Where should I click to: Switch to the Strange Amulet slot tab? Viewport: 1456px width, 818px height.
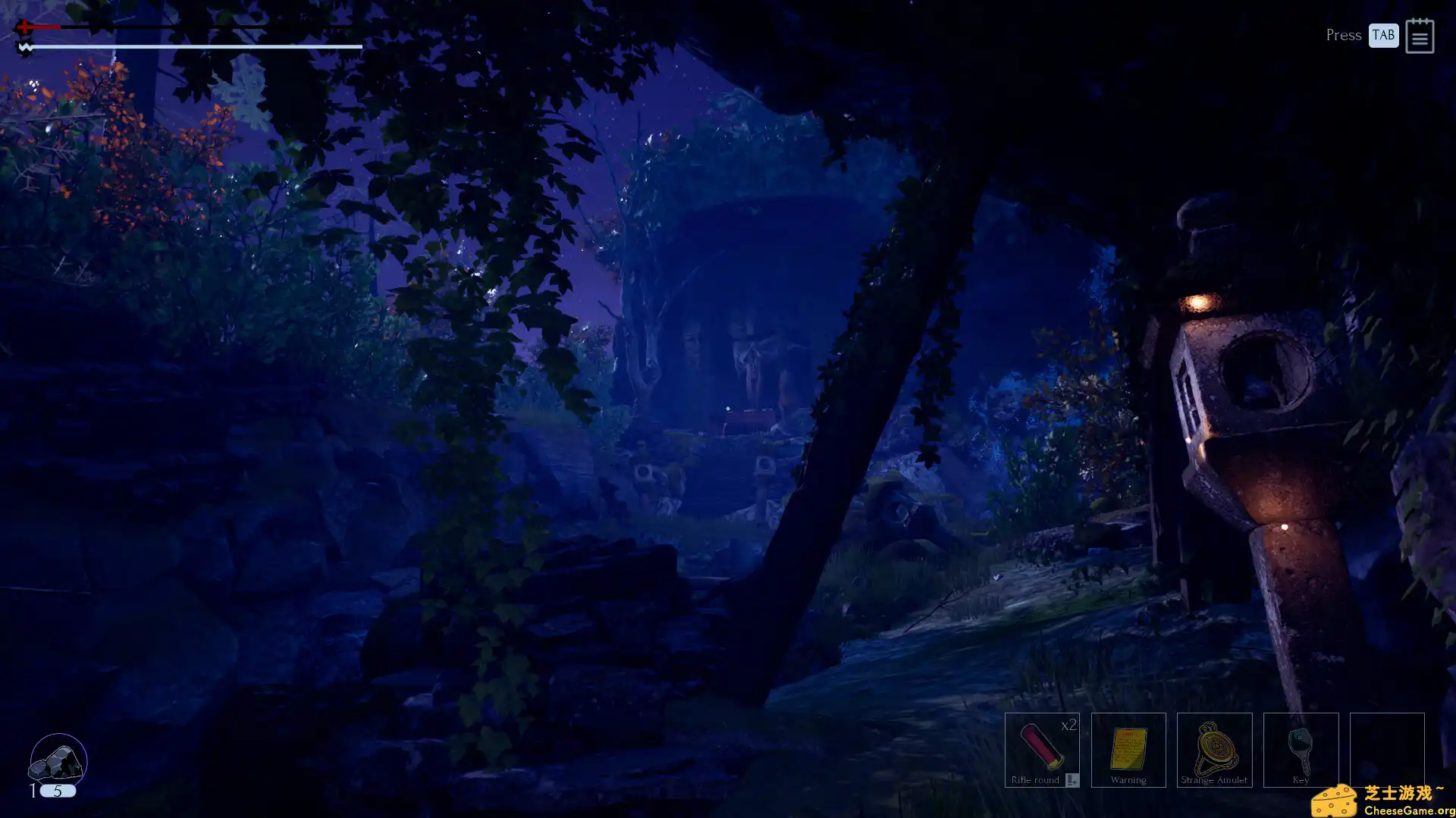pos(1215,751)
